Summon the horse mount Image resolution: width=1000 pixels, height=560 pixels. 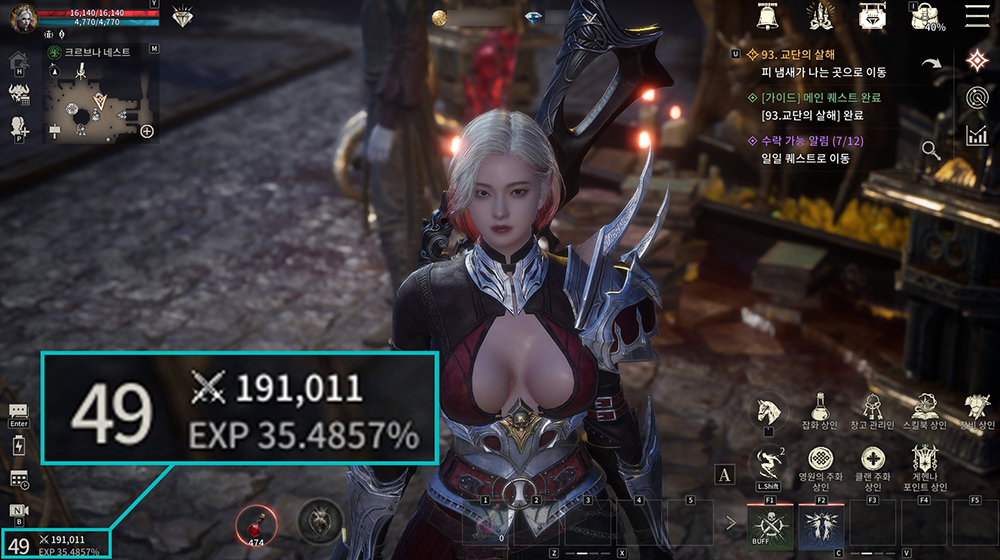click(x=768, y=410)
